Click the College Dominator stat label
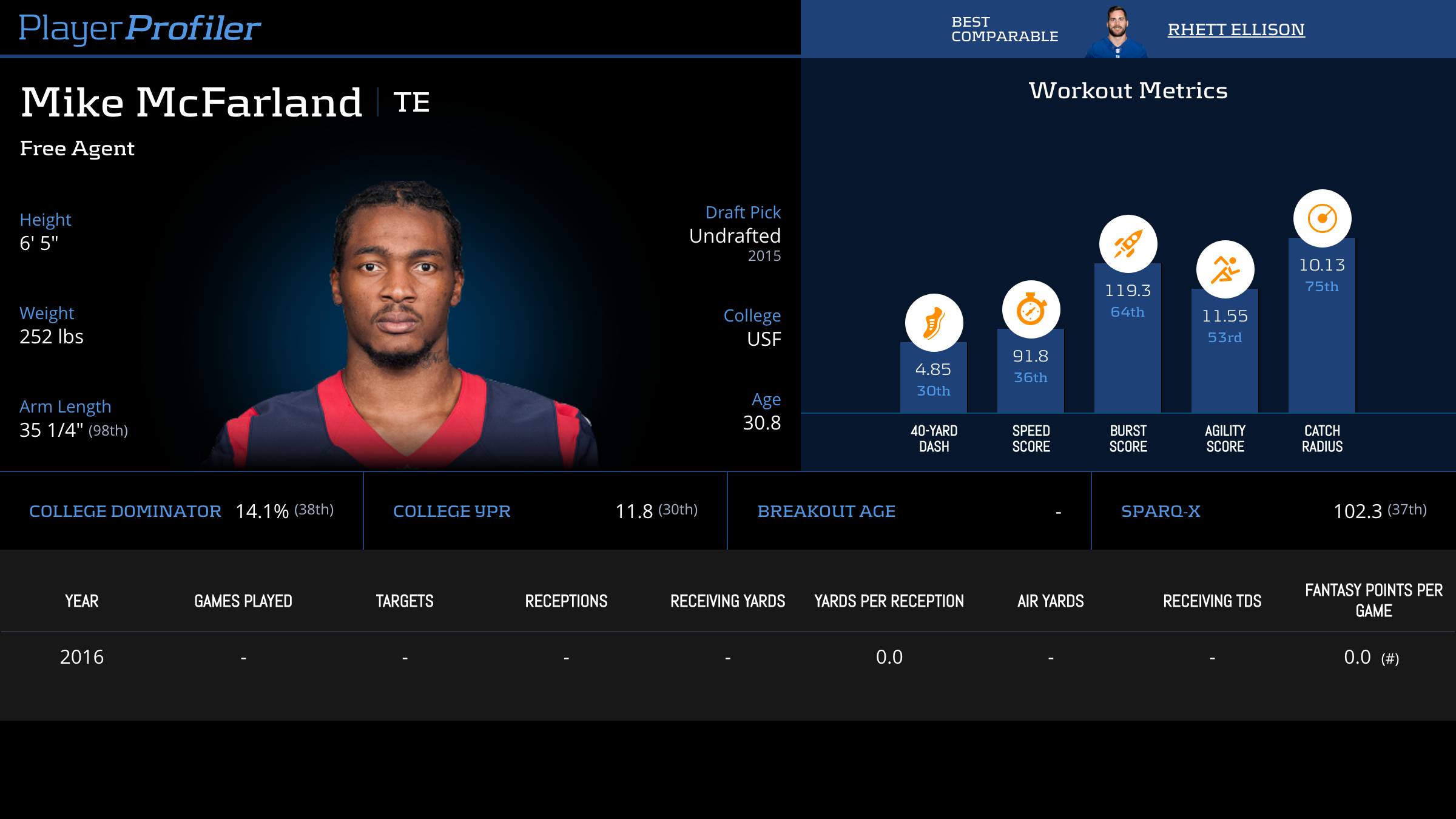The width and height of the screenshot is (1456, 819). 125,511
